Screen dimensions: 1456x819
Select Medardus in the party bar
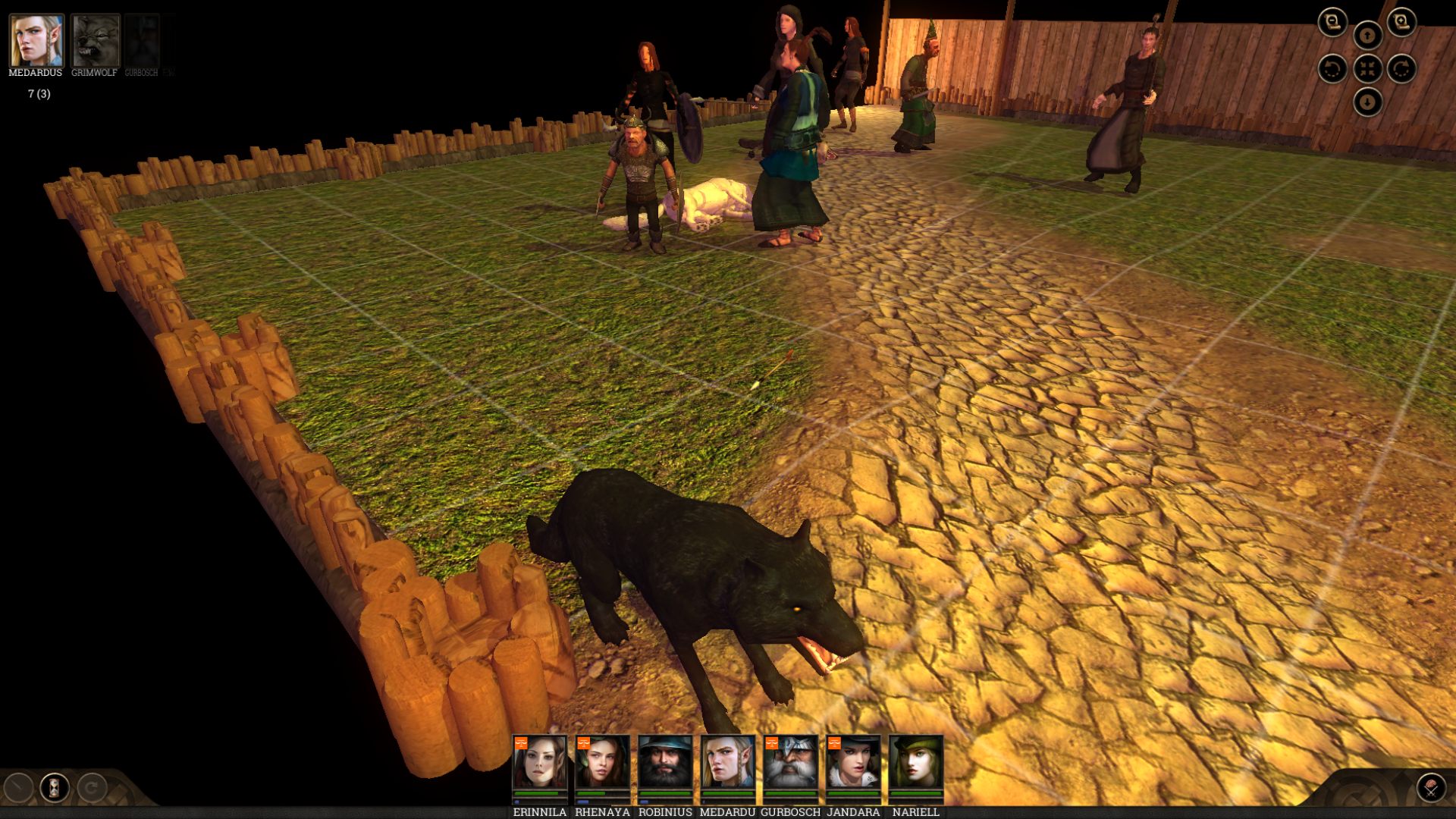[x=727, y=763]
